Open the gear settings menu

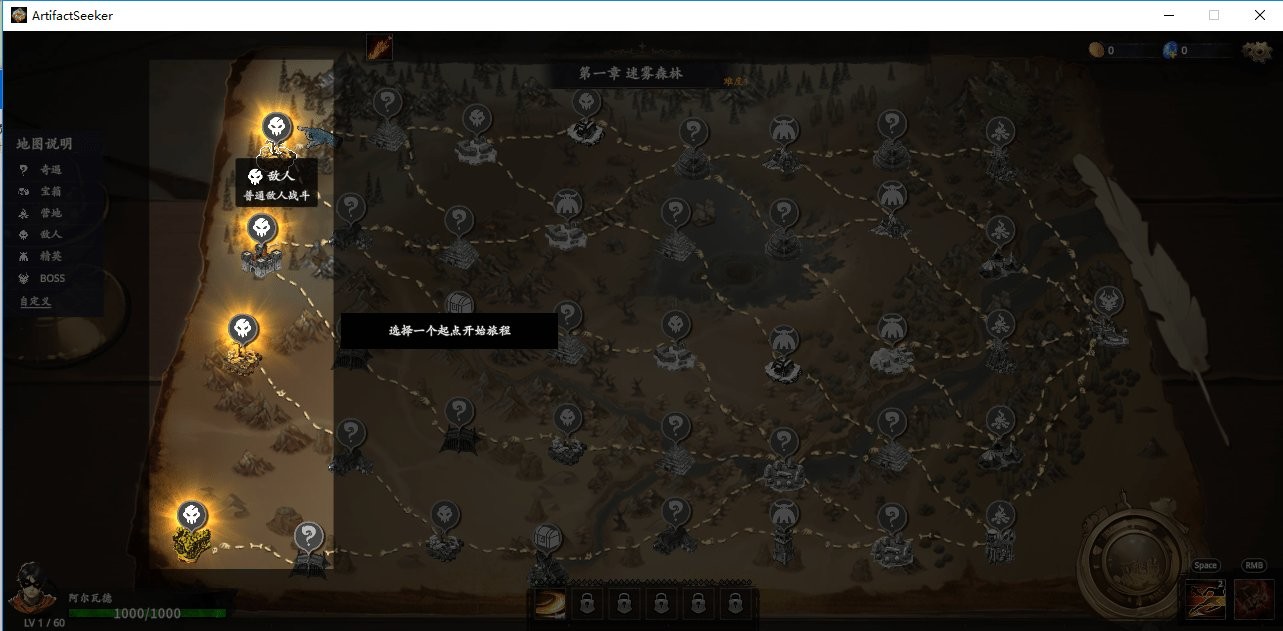coord(1256,51)
